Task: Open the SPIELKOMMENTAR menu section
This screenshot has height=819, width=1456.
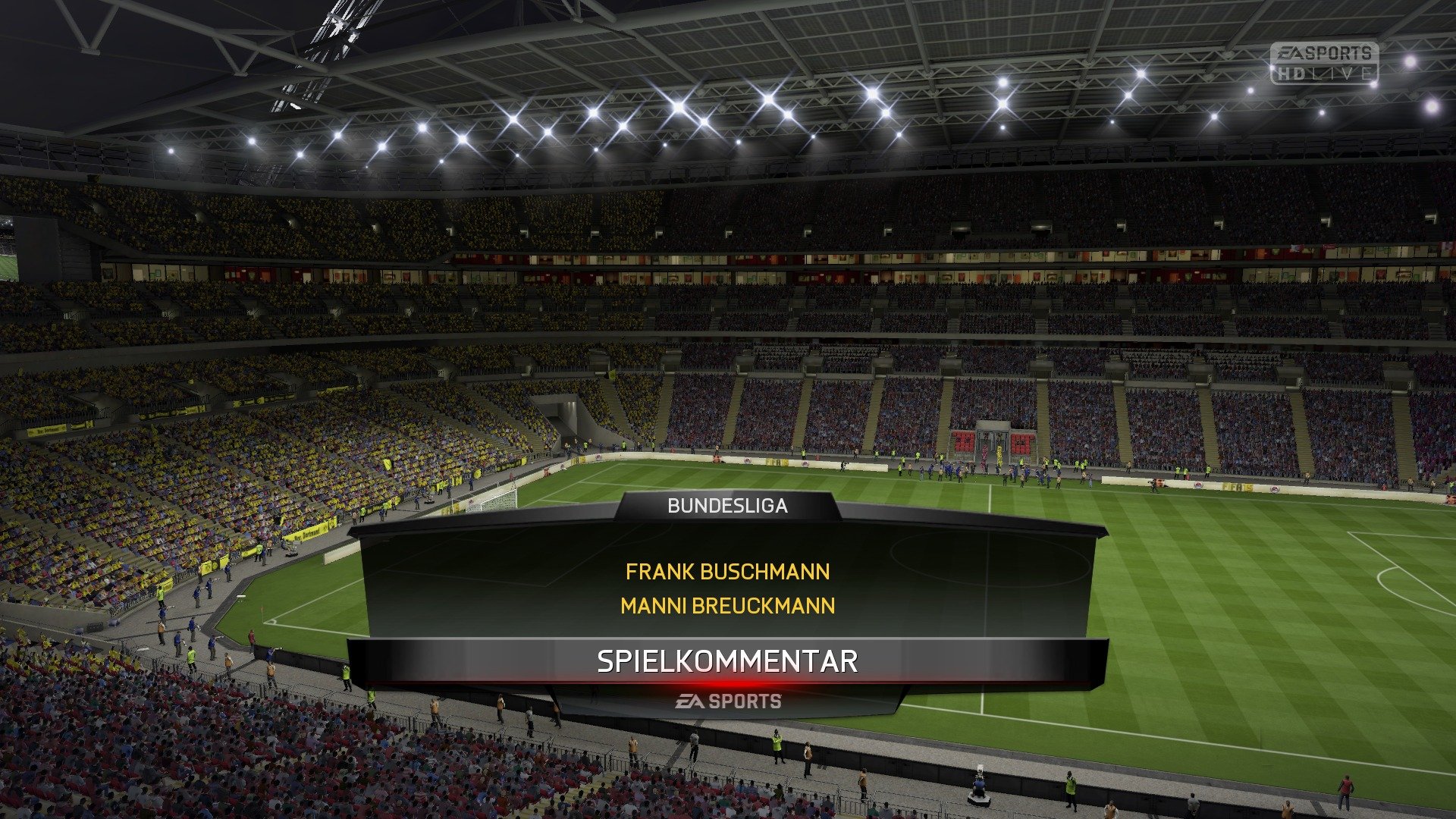Action: (728, 660)
